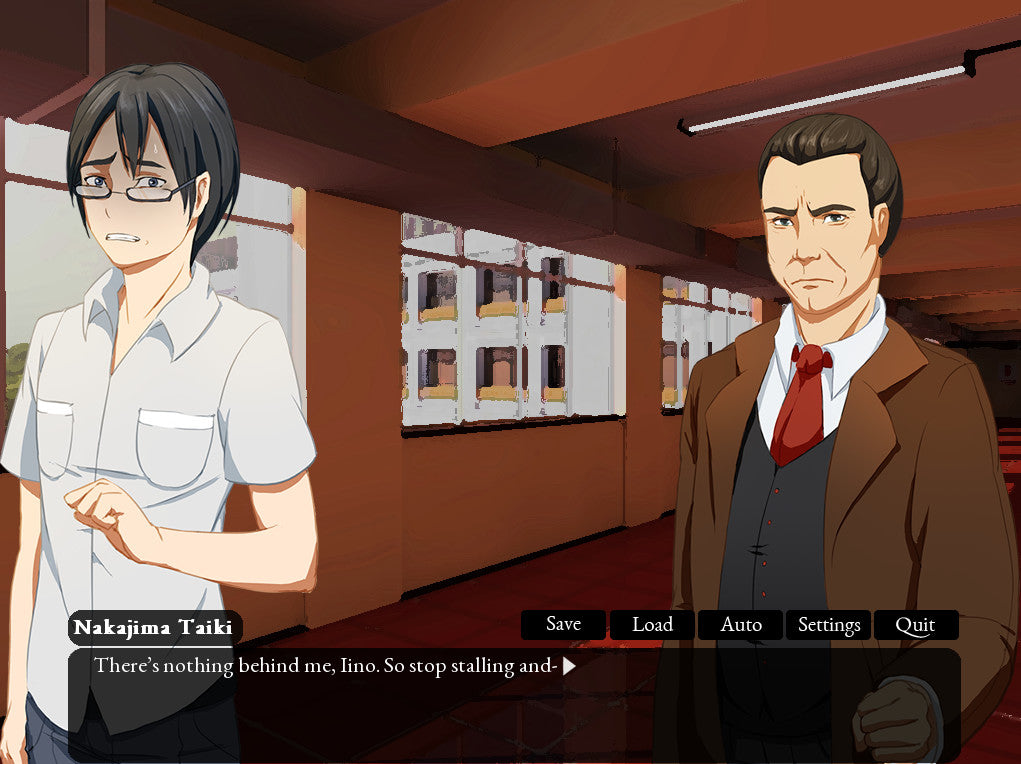Open the Settings screen
The width and height of the screenshot is (1021, 764).
(829, 625)
